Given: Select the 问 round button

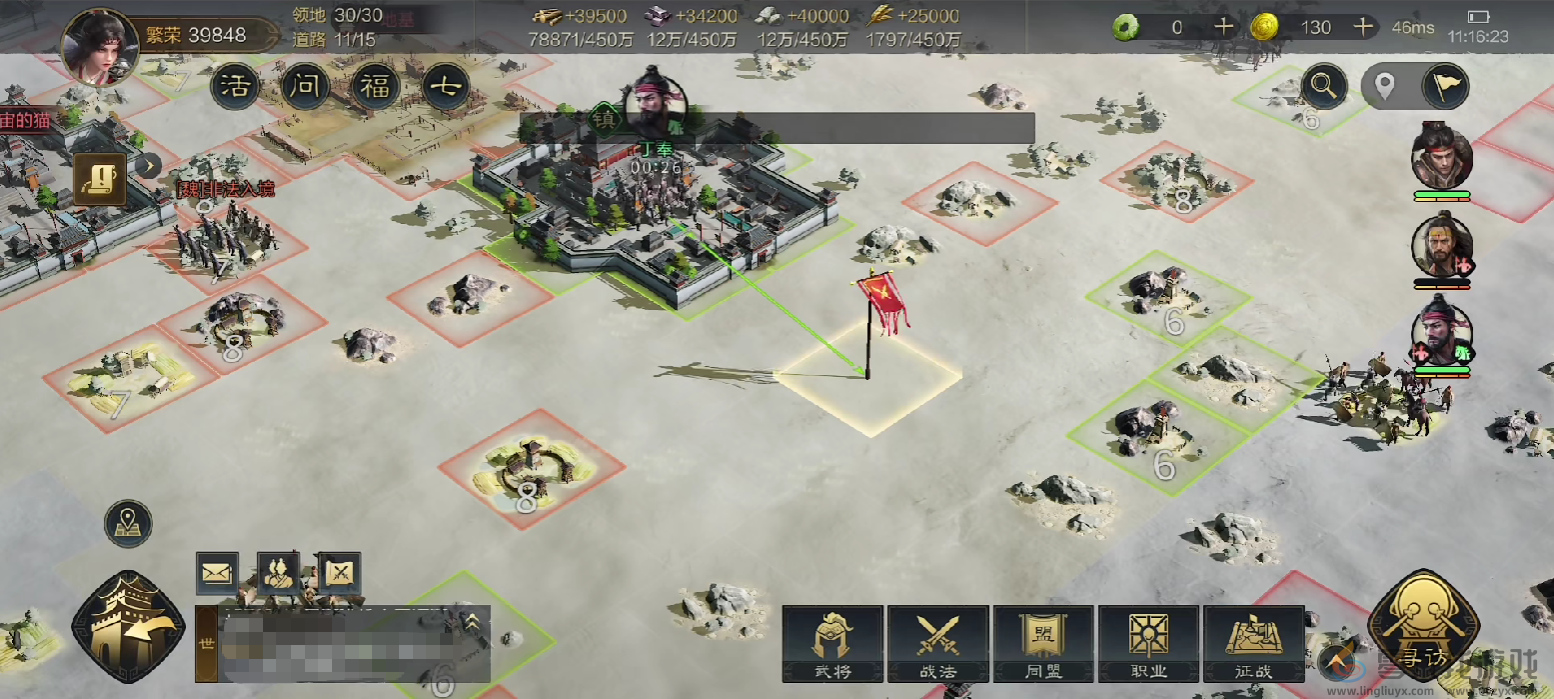Looking at the screenshot, I should point(305,88).
